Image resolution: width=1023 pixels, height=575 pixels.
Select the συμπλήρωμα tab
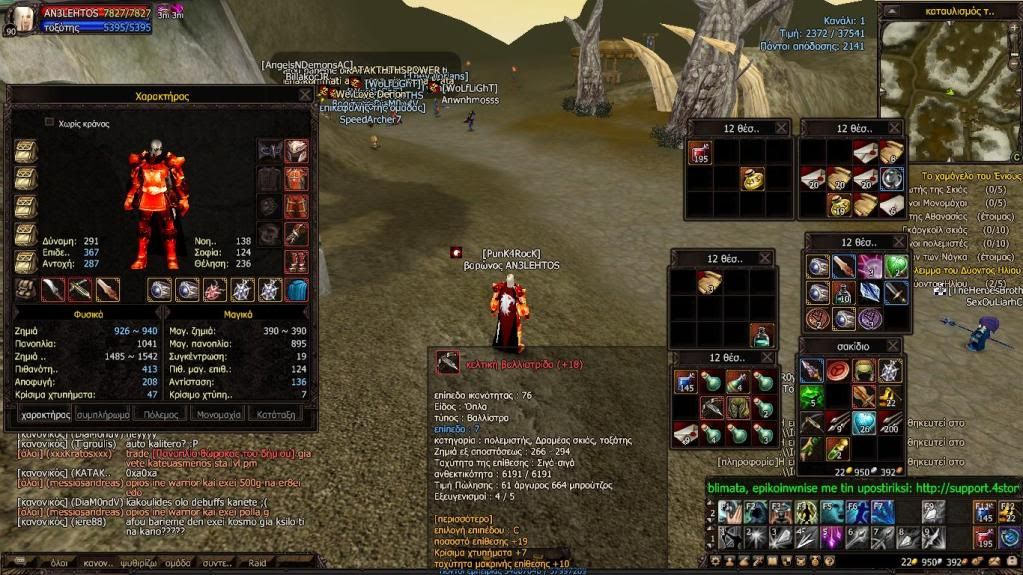pyautogui.click(x=104, y=413)
